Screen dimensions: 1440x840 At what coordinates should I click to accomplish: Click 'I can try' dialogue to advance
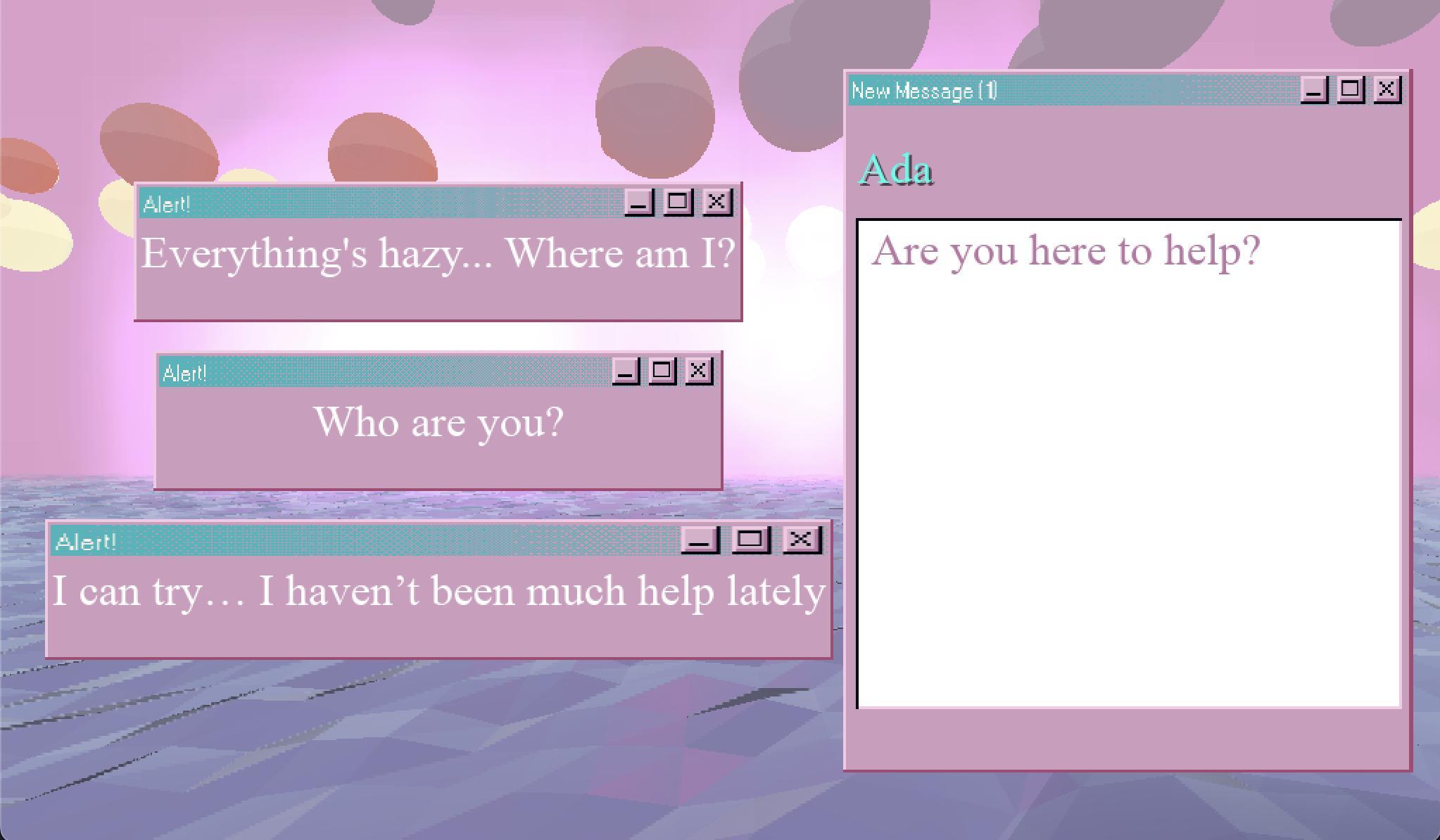[438, 591]
